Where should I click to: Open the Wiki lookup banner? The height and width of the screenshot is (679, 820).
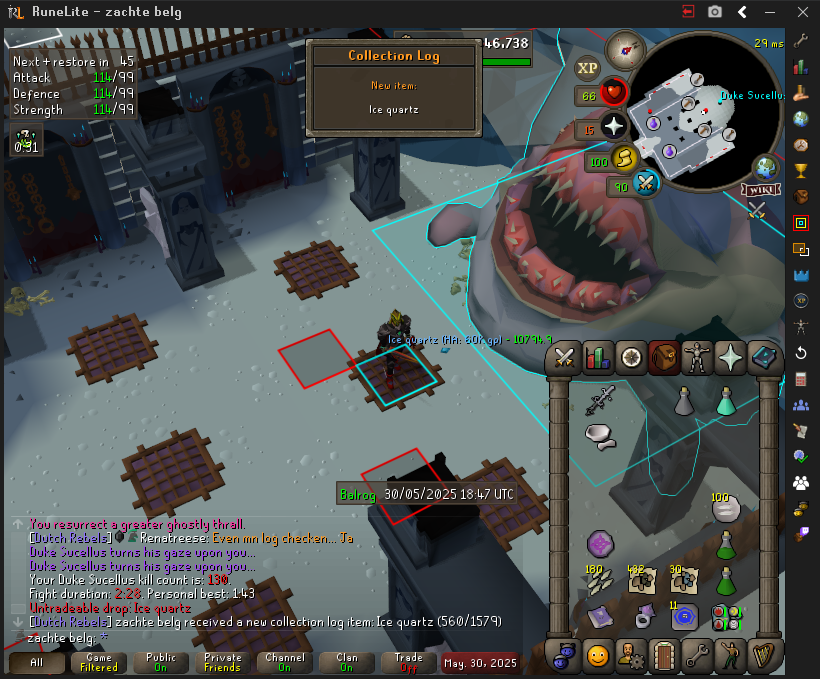(x=761, y=190)
